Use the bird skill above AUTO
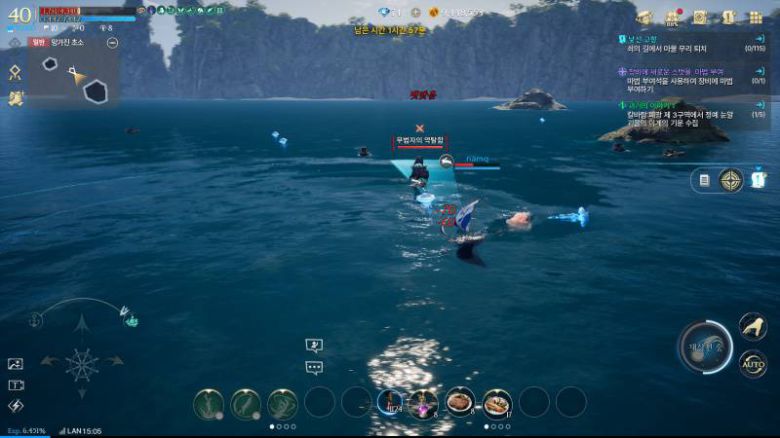The image size is (780, 438). [x=752, y=325]
